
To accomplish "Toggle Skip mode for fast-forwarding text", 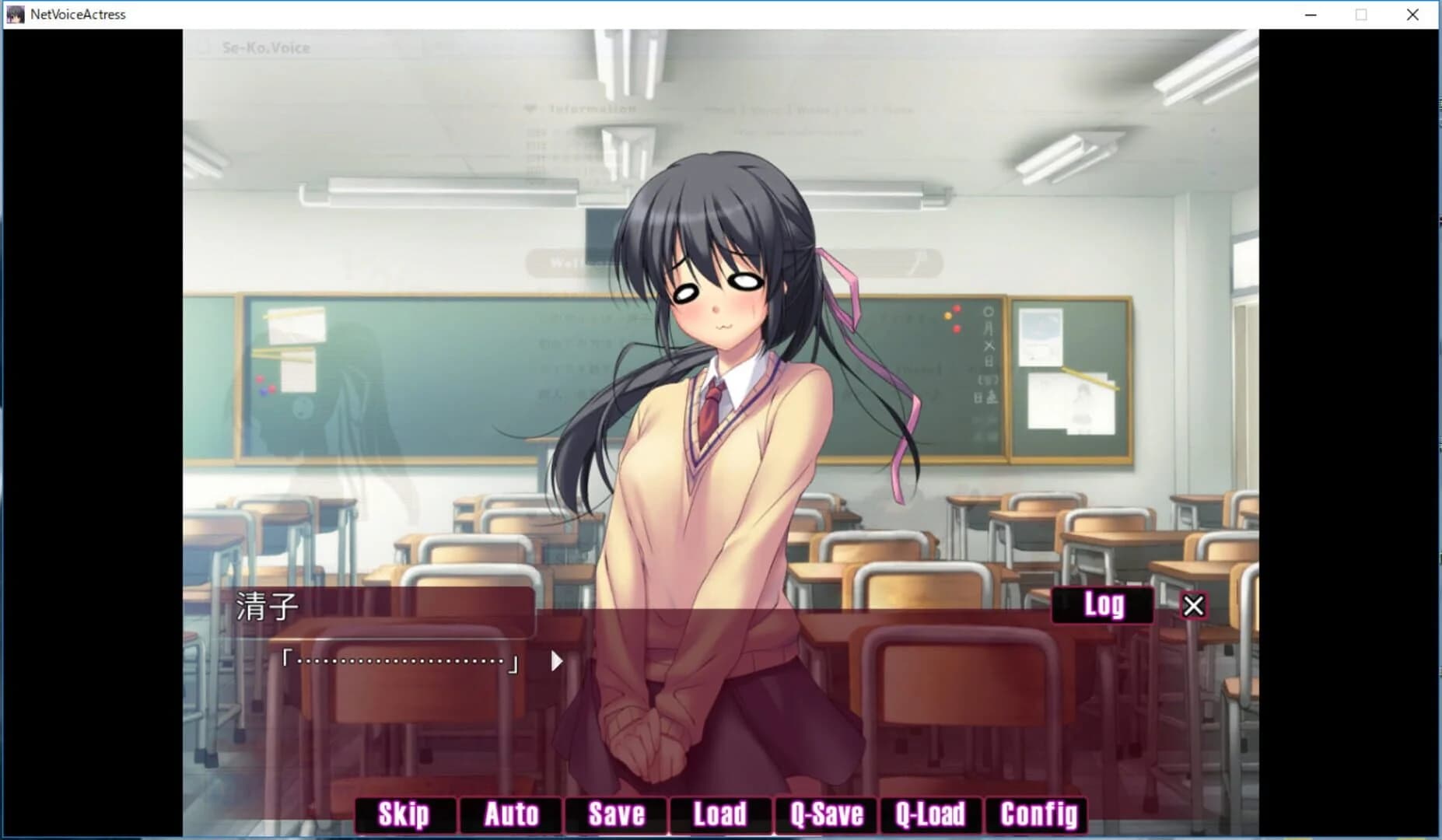I will coord(404,814).
